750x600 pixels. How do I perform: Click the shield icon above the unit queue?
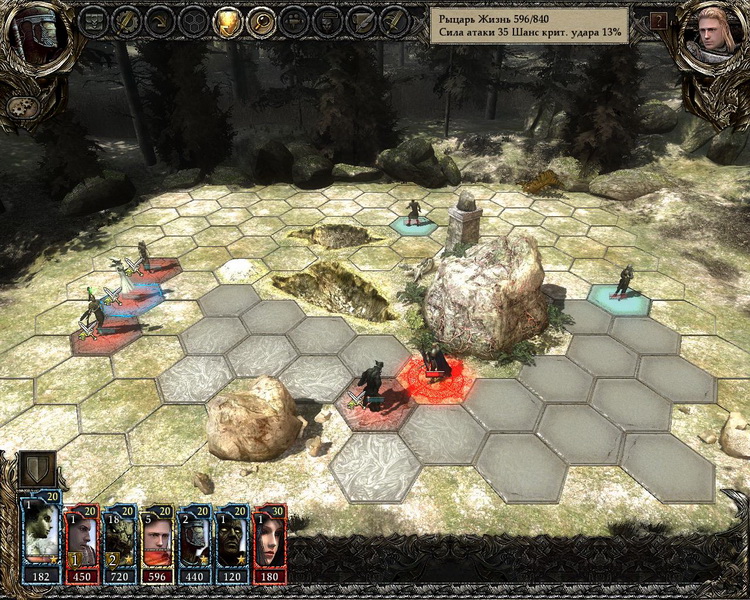click(38, 469)
